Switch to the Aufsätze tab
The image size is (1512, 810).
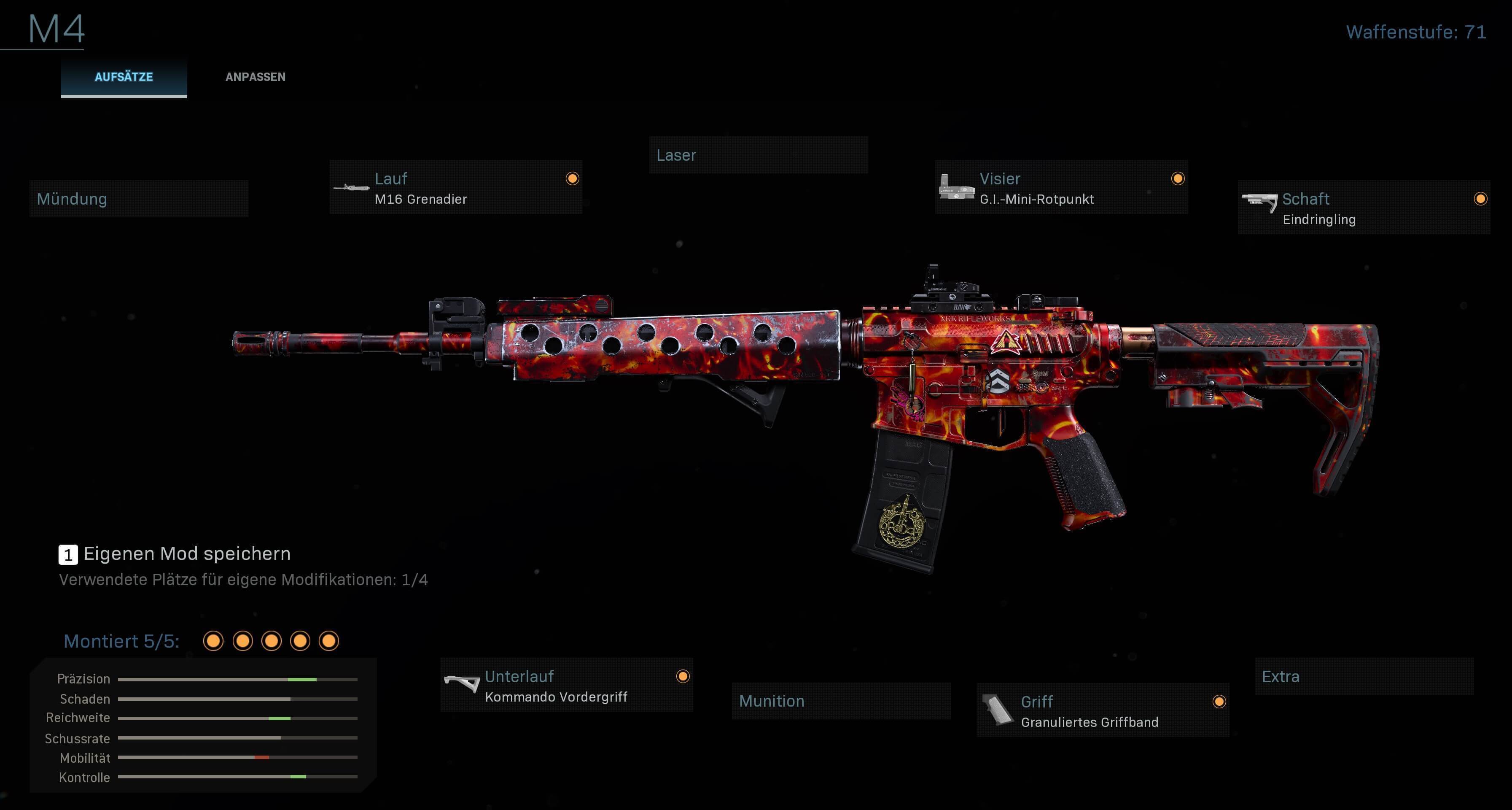tap(124, 77)
